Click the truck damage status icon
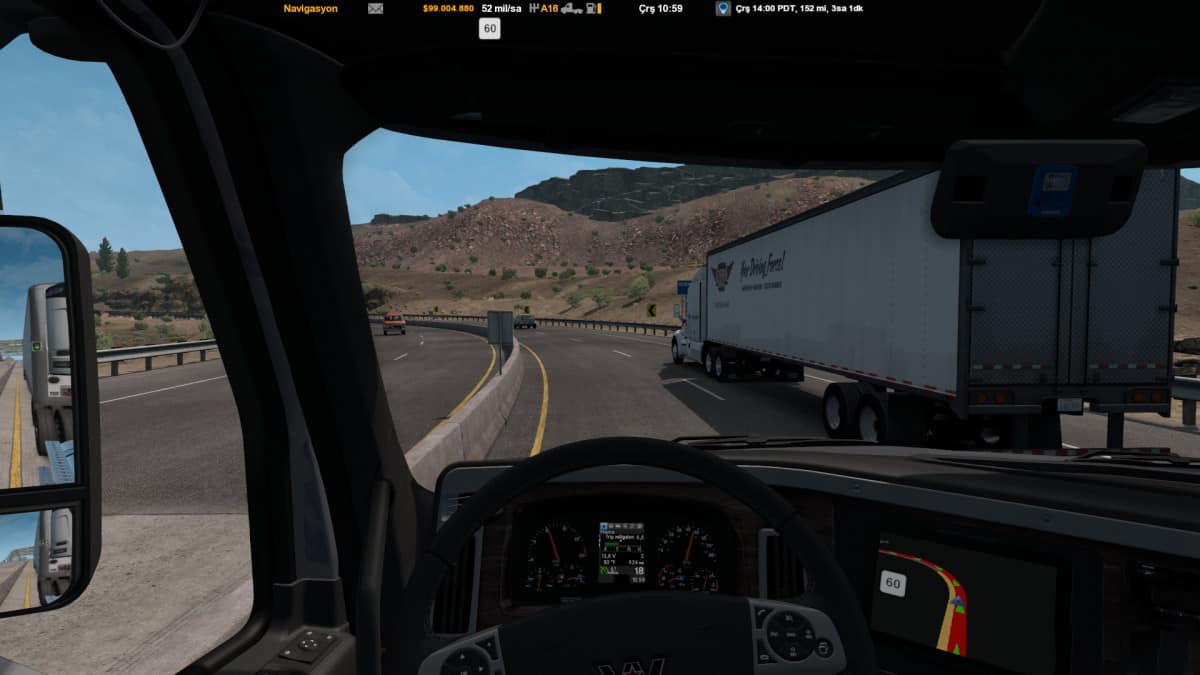The image size is (1200, 675). pyautogui.click(x=571, y=8)
